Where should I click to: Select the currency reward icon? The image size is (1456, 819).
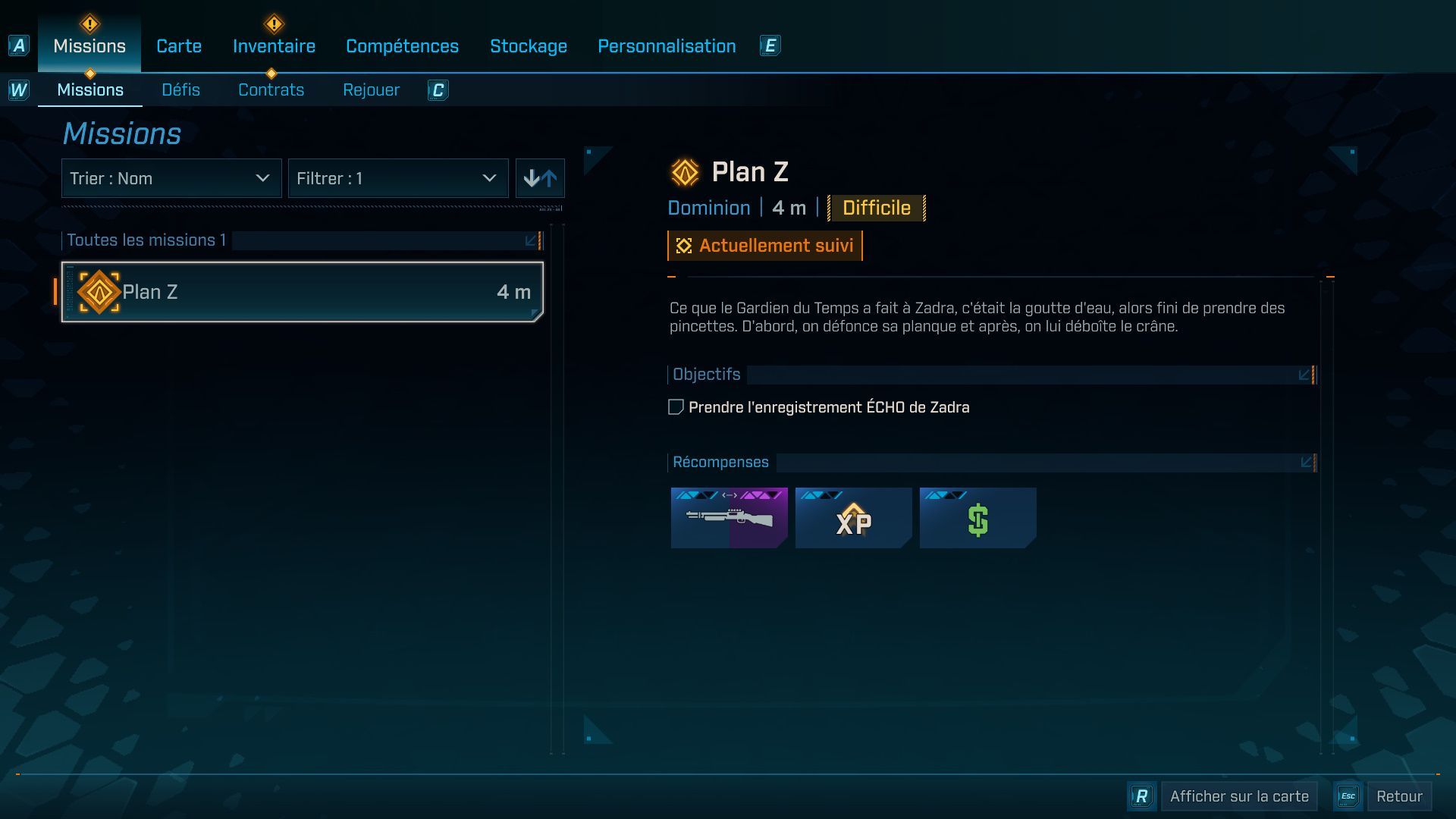click(977, 518)
